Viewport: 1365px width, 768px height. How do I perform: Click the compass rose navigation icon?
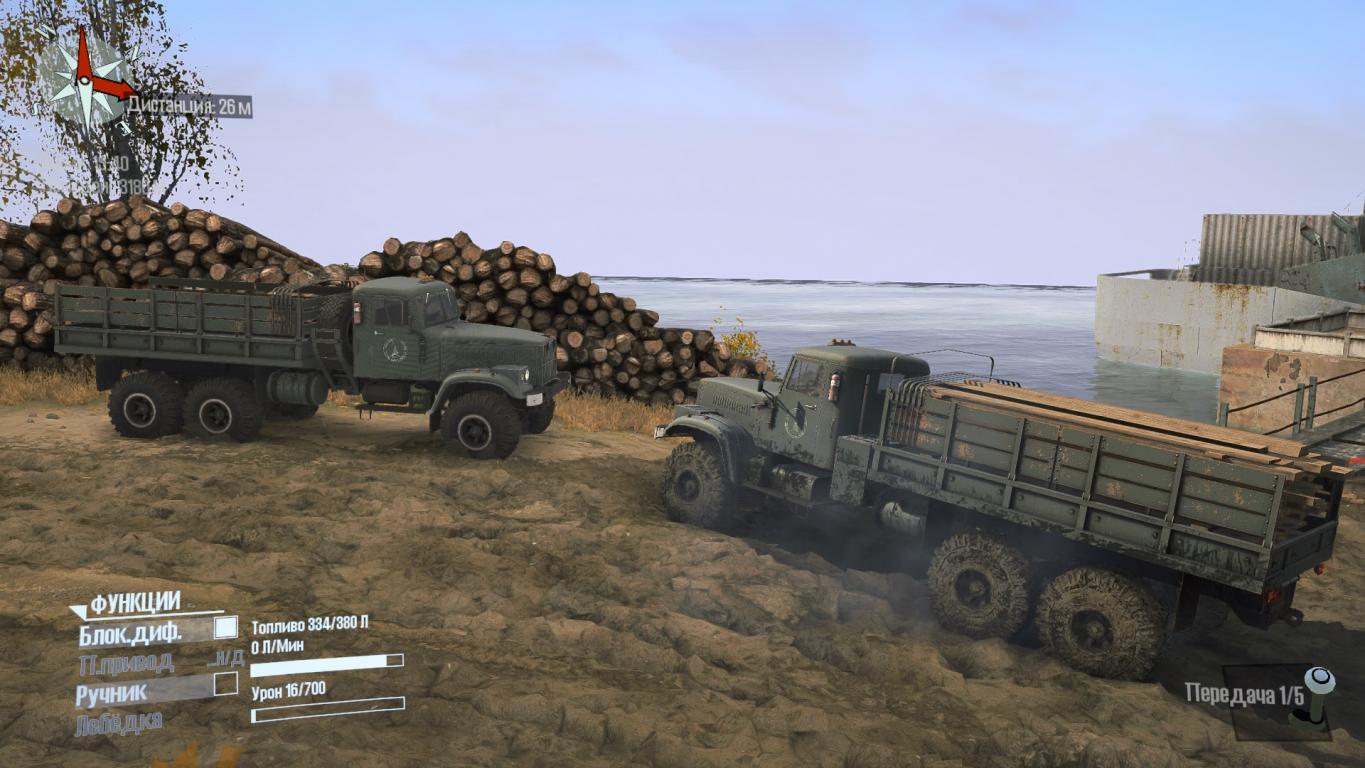tap(88, 78)
